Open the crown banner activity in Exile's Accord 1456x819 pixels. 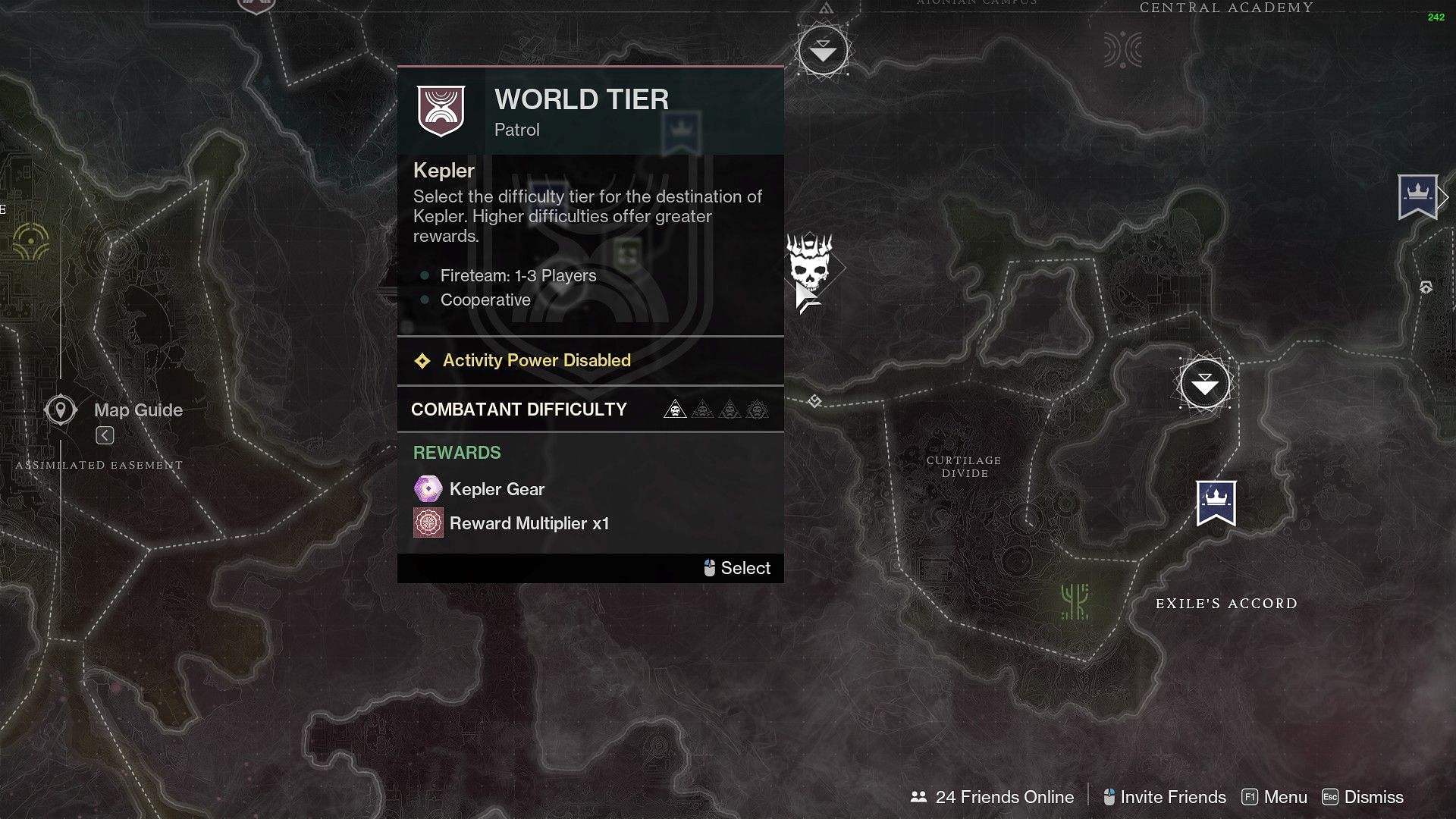[x=1216, y=502]
